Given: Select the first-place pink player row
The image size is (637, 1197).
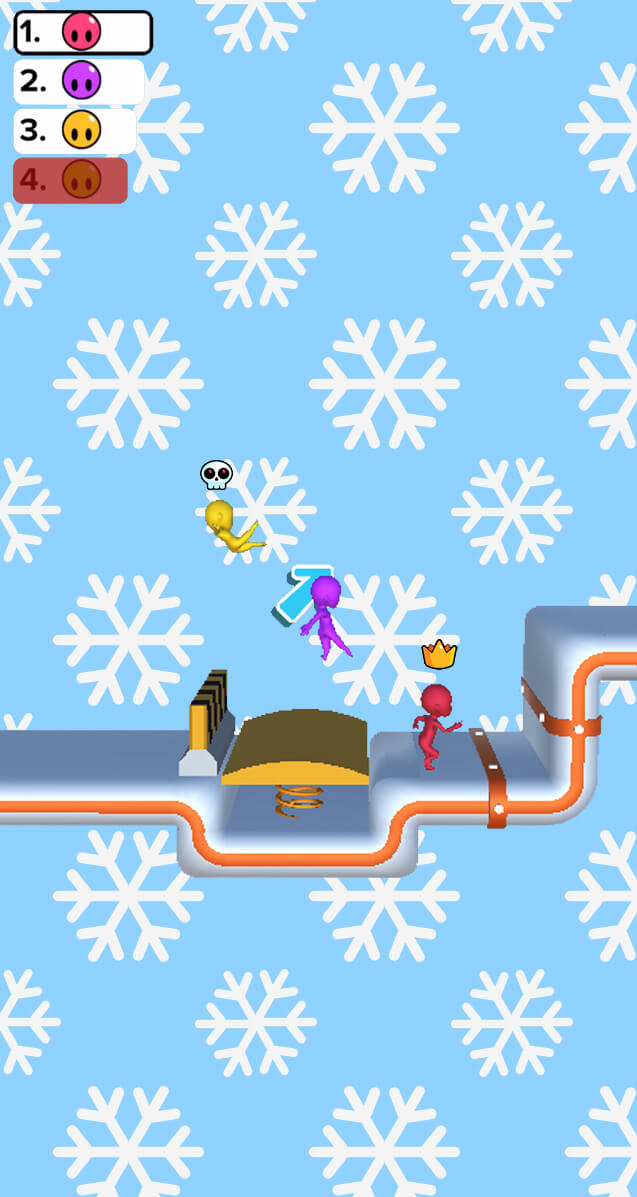Looking at the screenshot, I should coord(82,33).
